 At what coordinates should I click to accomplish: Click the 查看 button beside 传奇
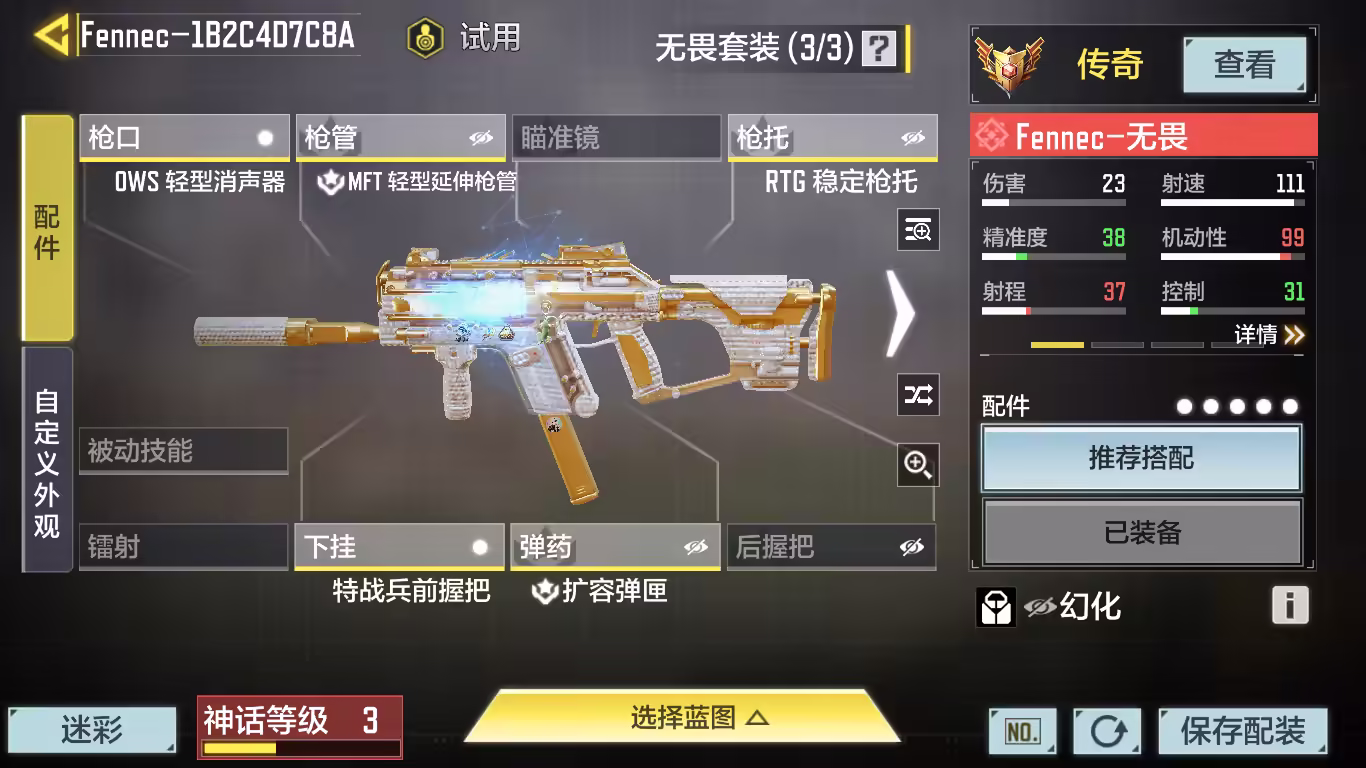click(1244, 65)
